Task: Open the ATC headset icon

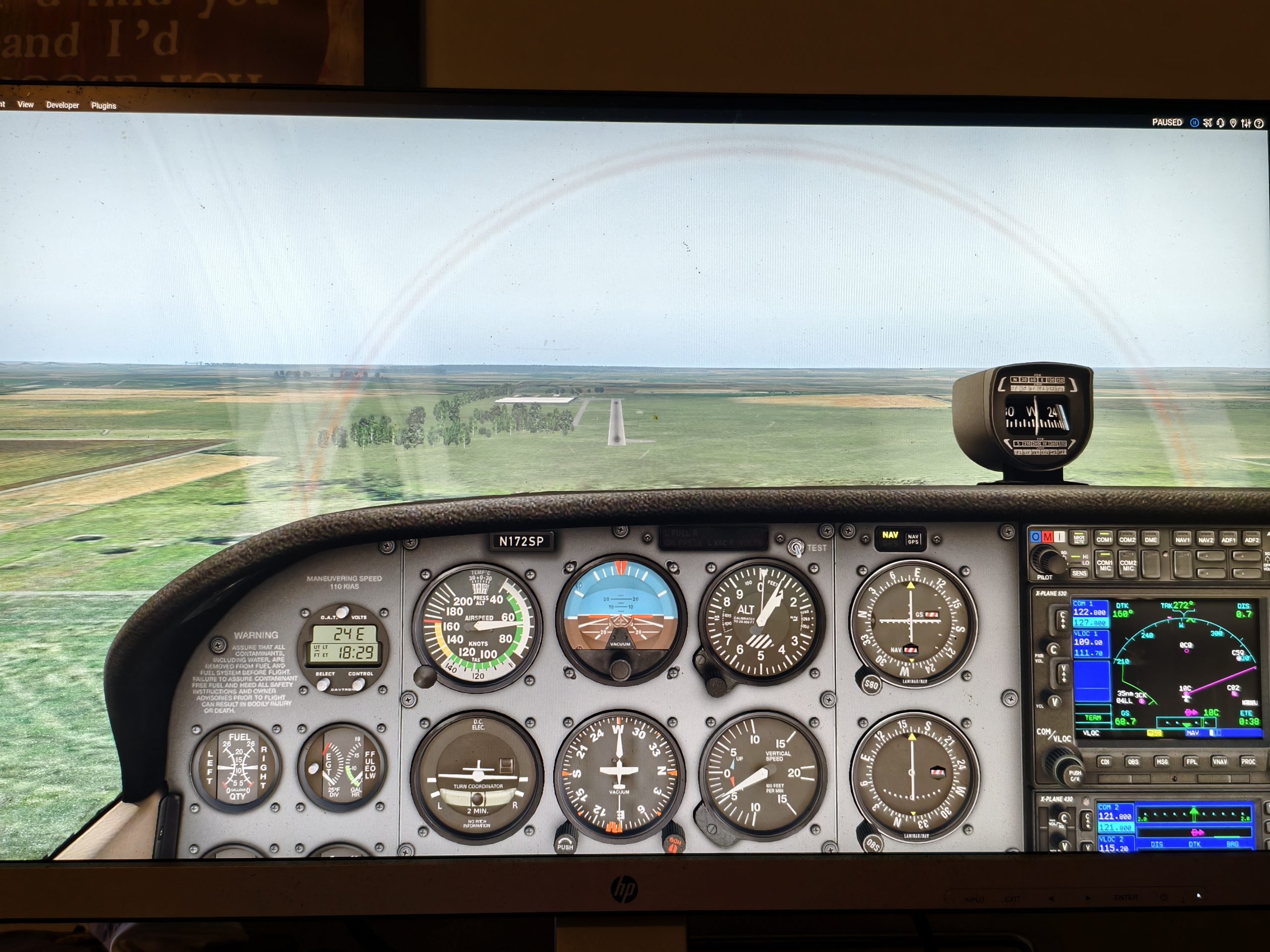Action: tap(1220, 123)
